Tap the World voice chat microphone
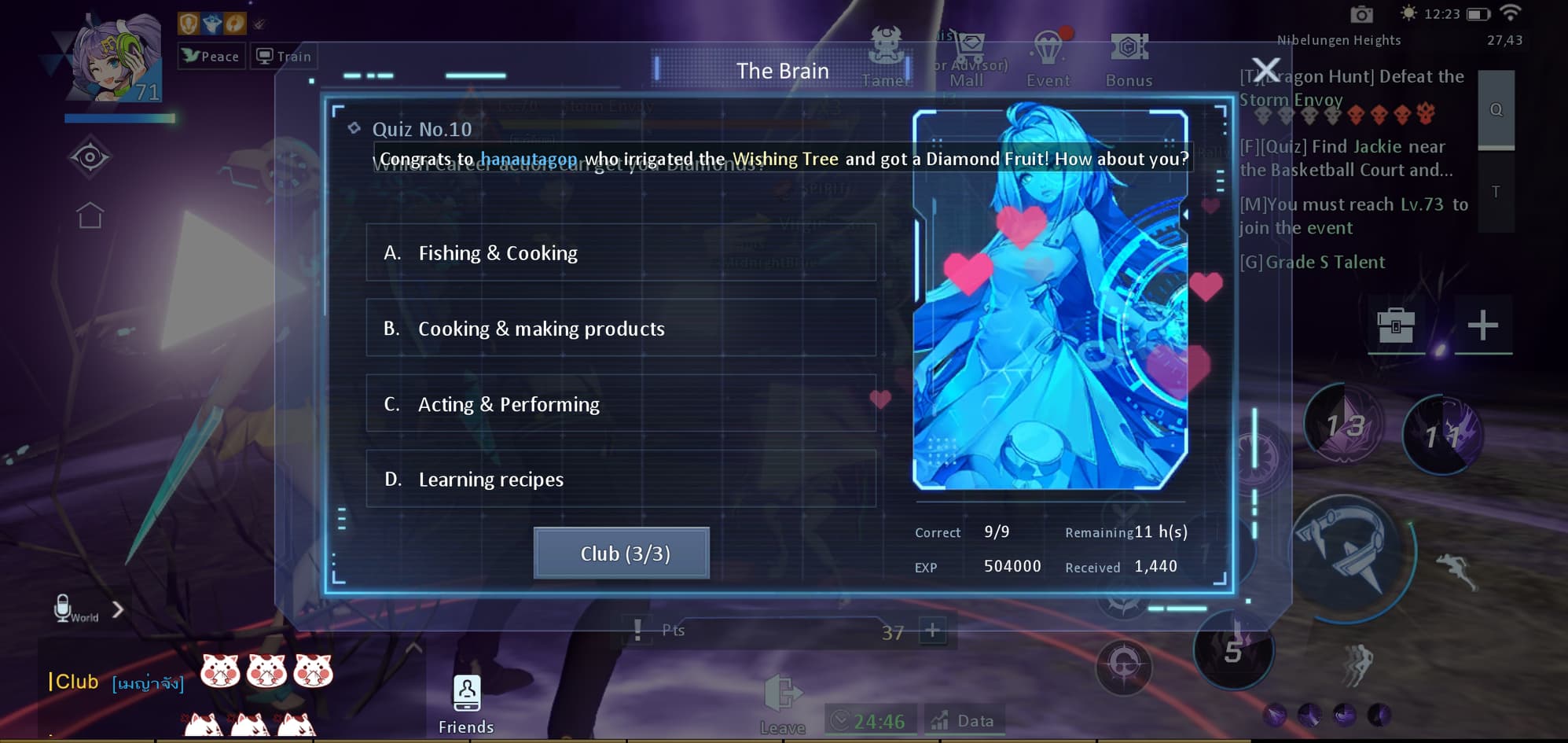This screenshot has height=743, width=1568. 64,608
